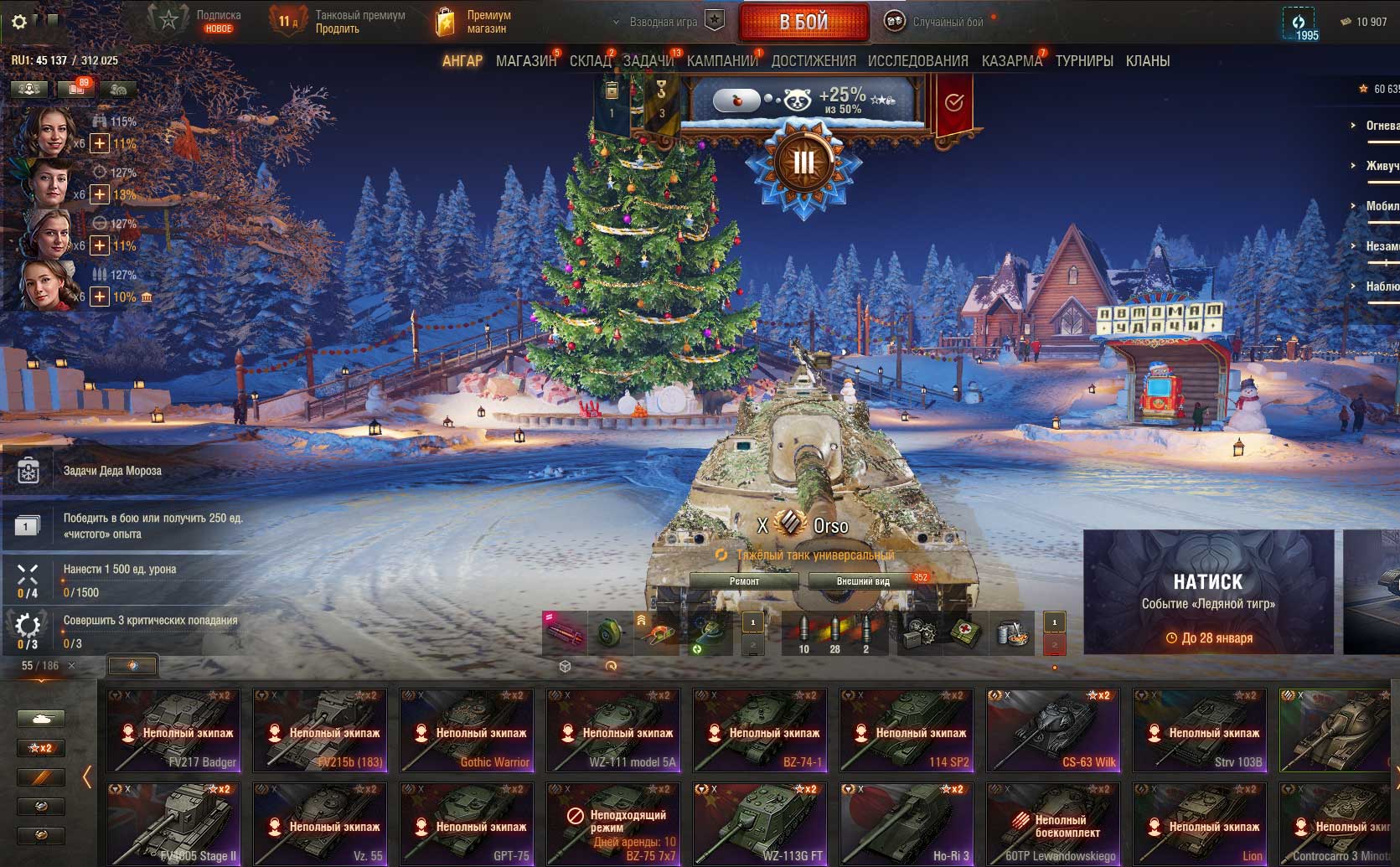Open the КЛАНЫ section

(1147, 61)
